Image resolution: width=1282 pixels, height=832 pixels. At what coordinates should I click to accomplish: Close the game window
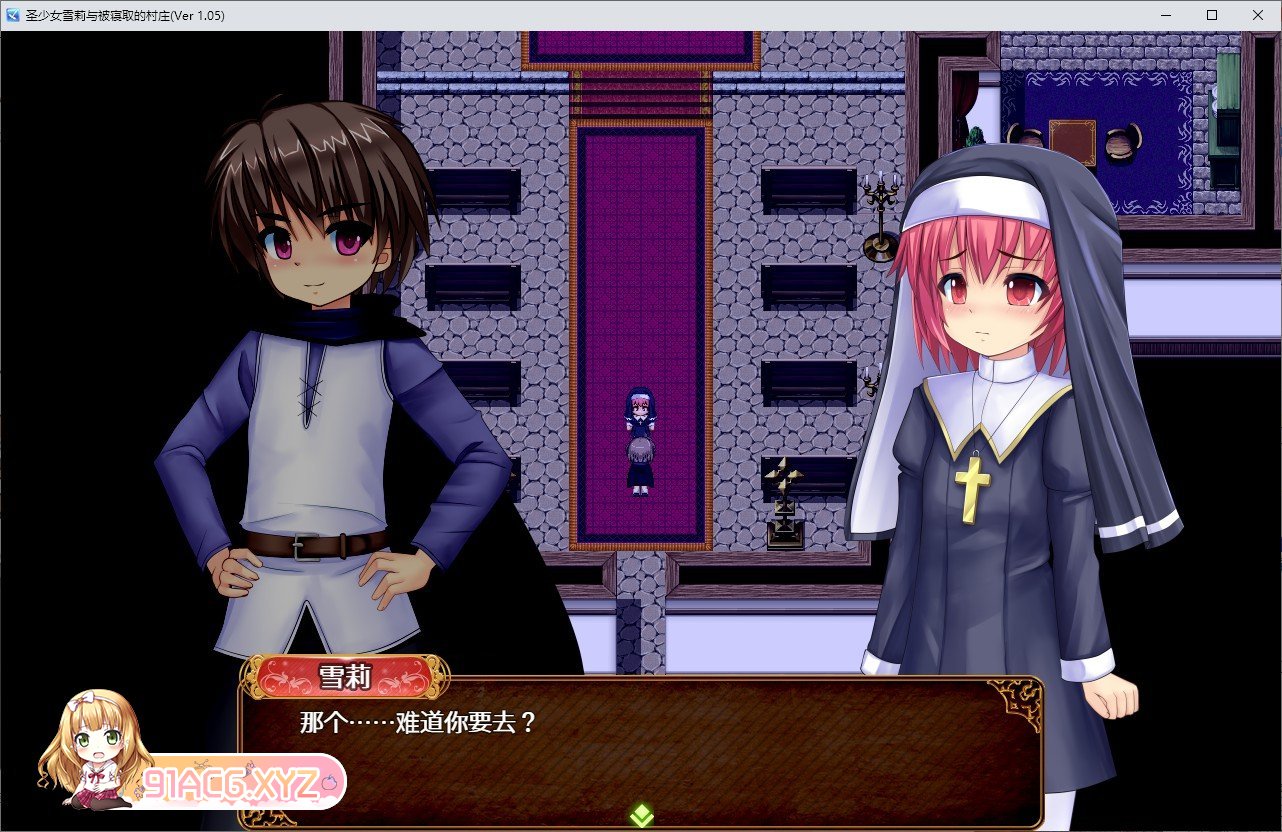(x=1257, y=15)
